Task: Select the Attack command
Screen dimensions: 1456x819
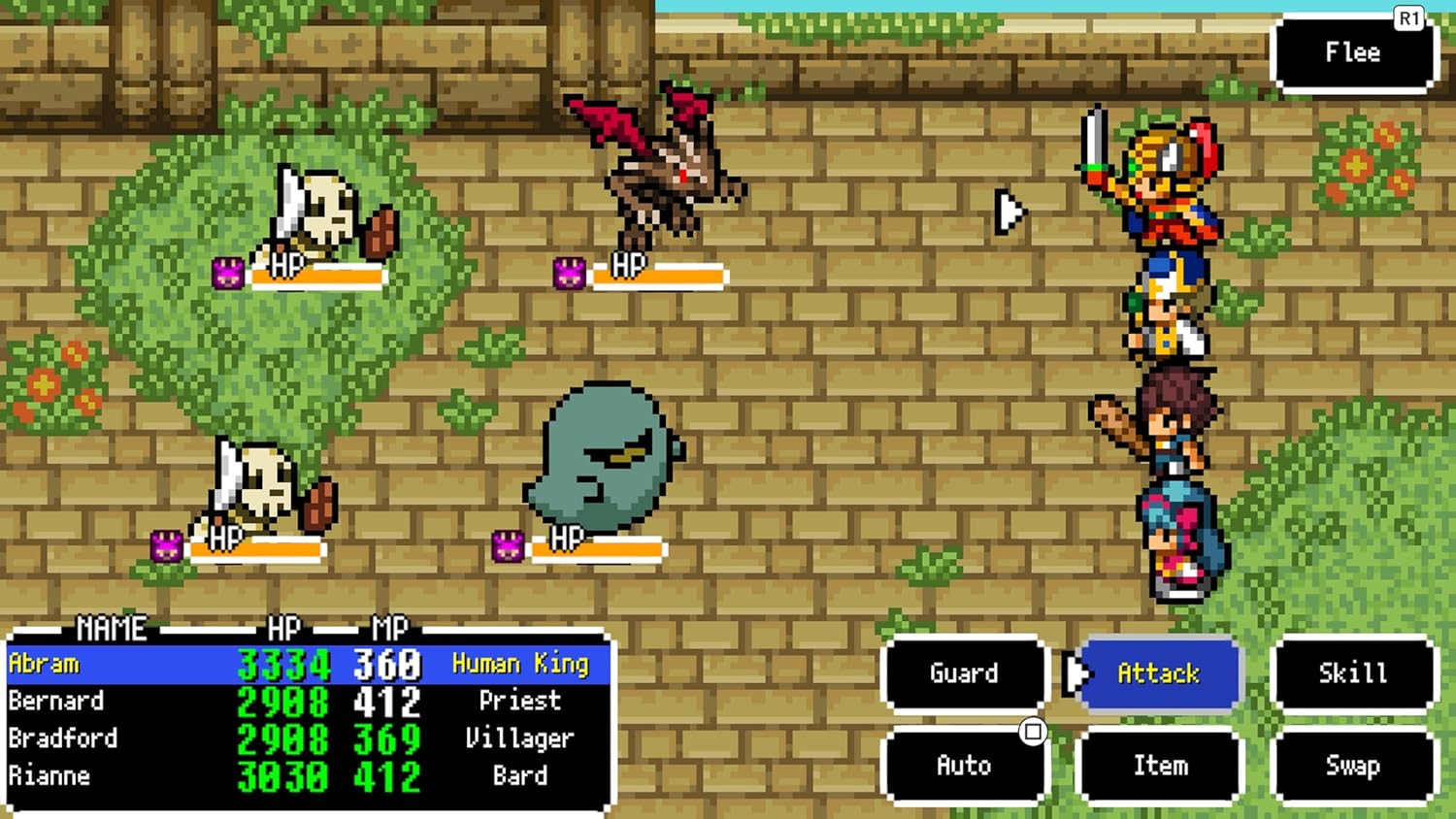Action: pos(1160,674)
